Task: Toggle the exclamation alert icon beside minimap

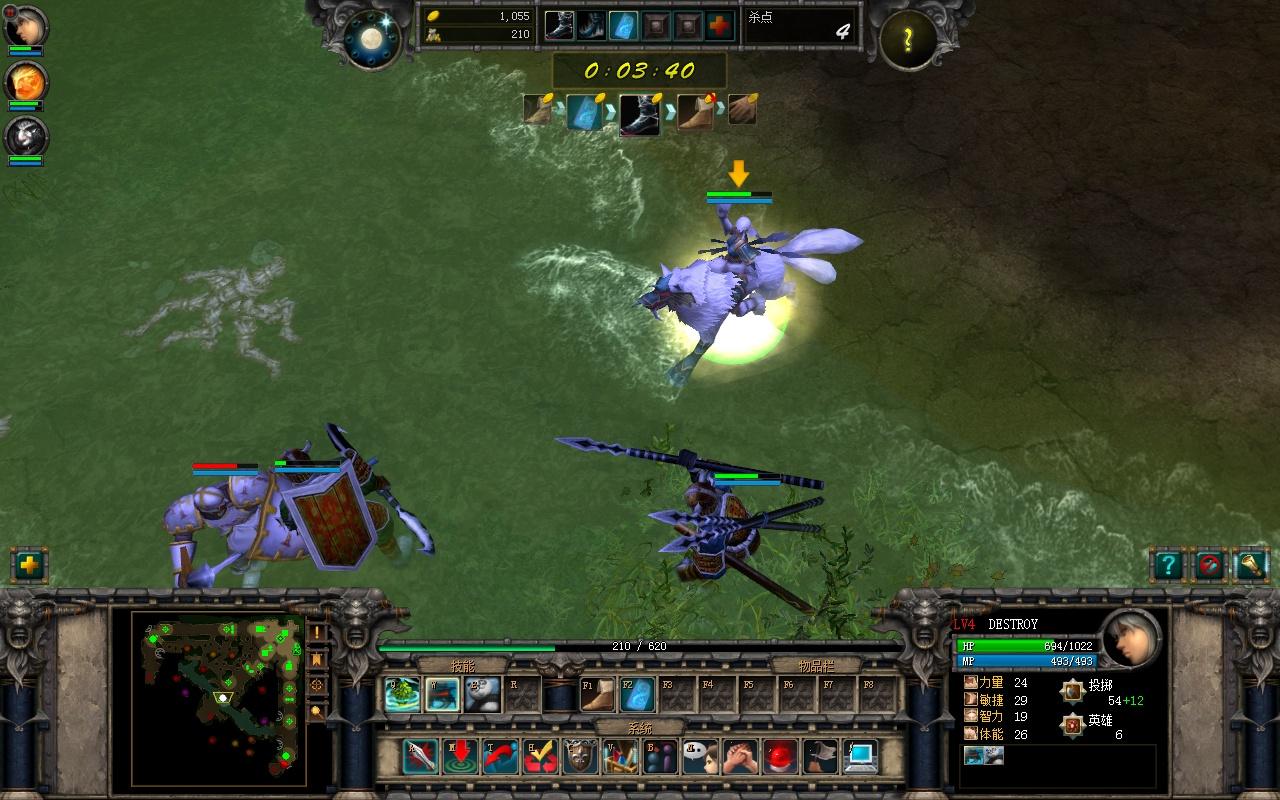Action: point(319,633)
